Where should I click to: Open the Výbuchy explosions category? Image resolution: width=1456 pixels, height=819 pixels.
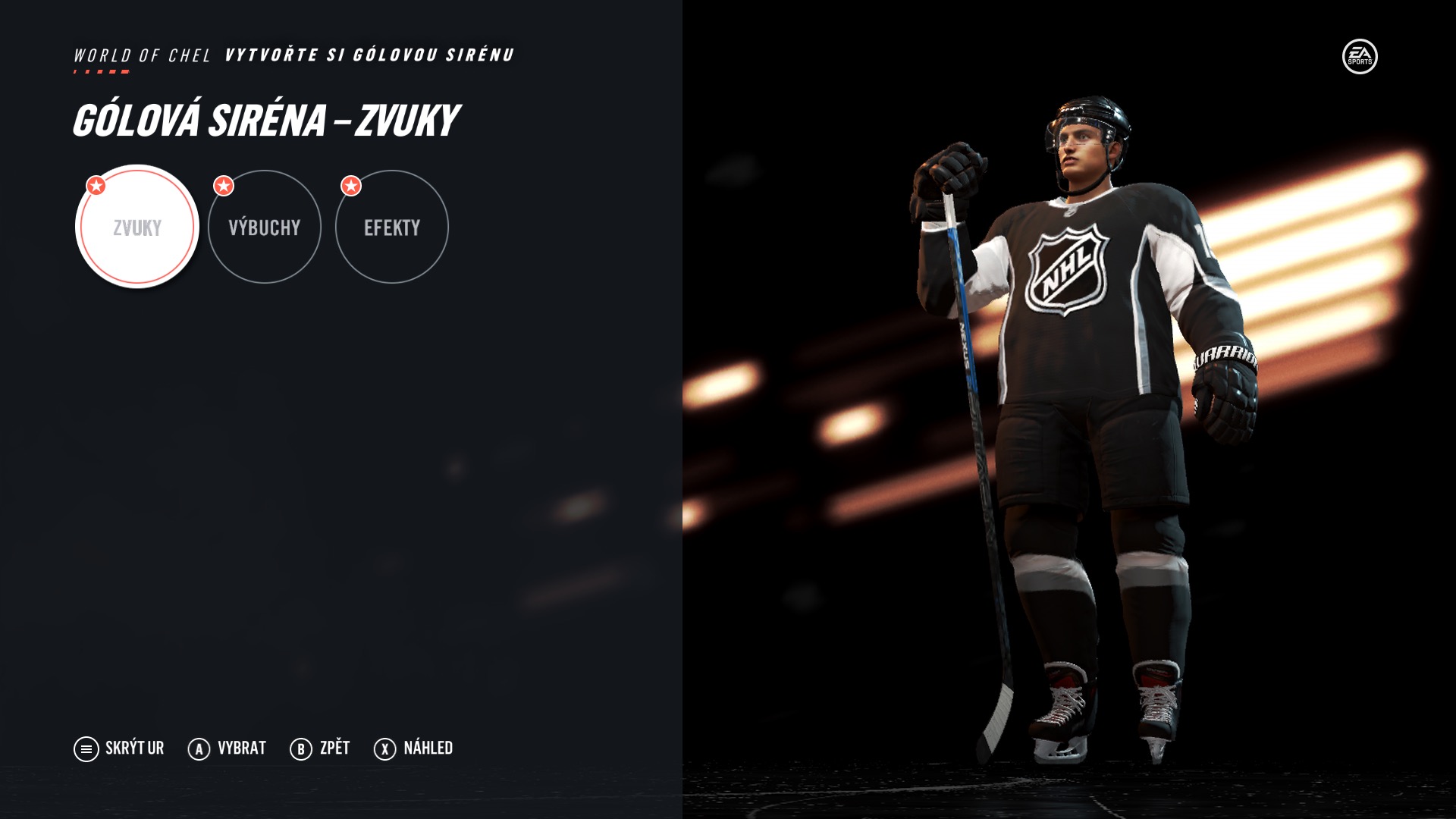coord(265,227)
